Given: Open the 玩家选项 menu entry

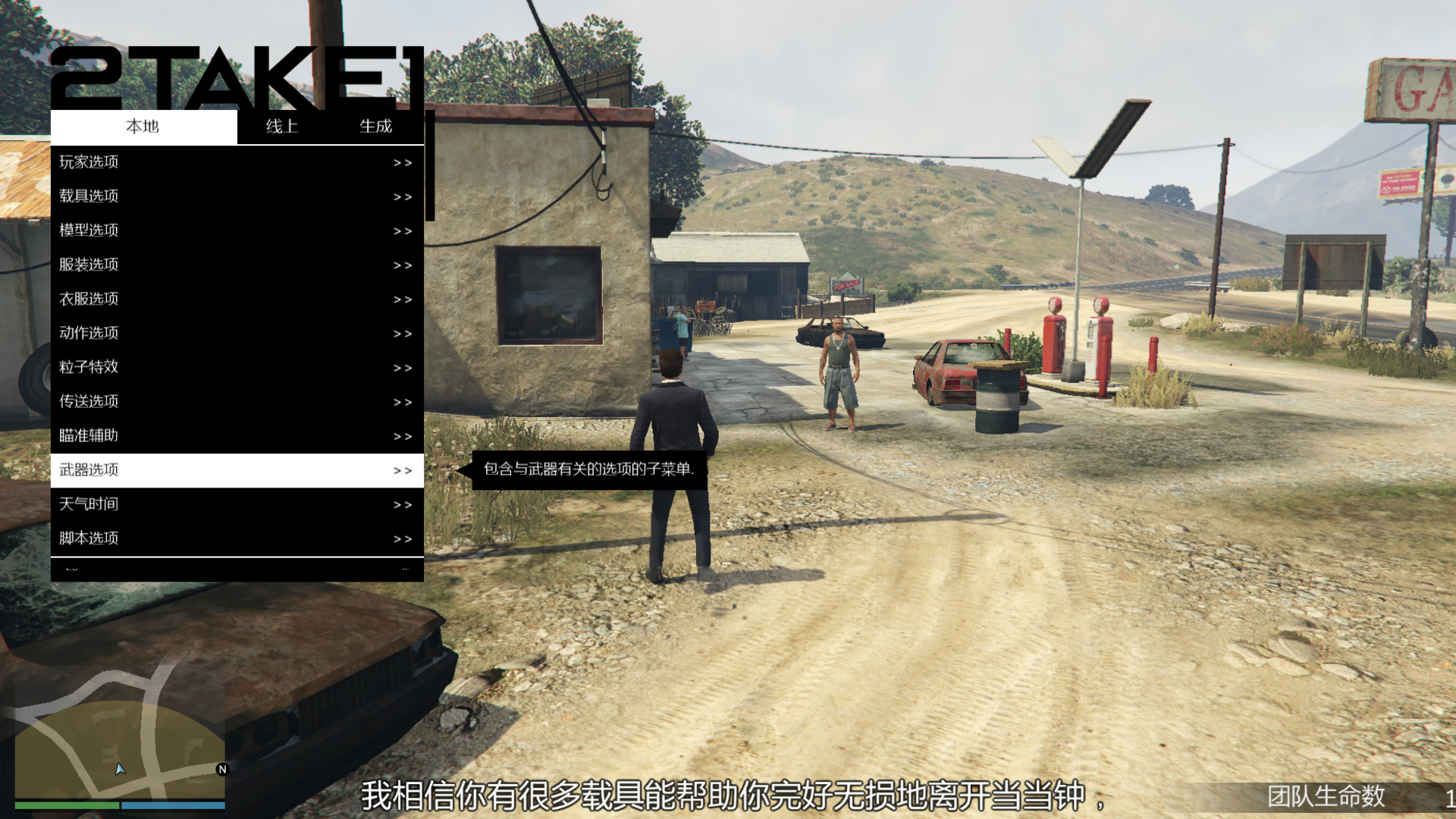Looking at the screenshot, I should [x=152, y=162].
